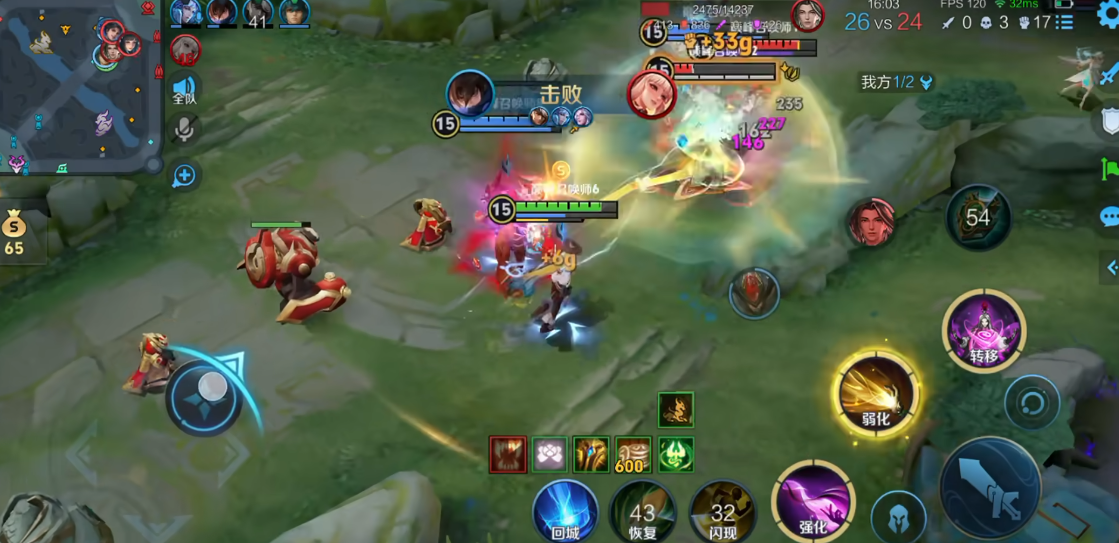
Task: Tap the helmet hero-targeting button
Action: 897,517
